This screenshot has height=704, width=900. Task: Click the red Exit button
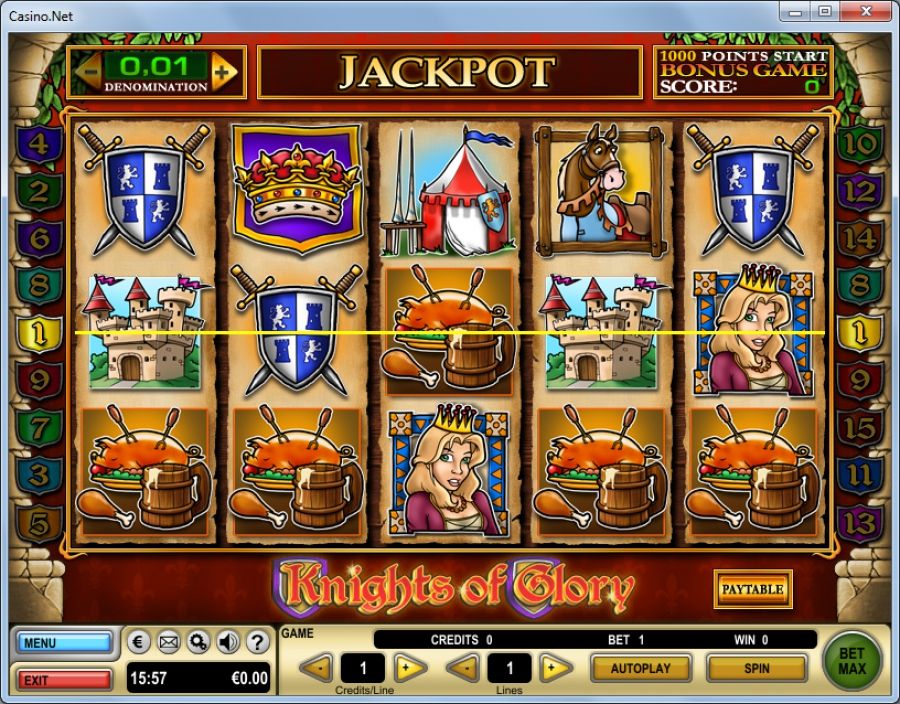[x=64, y=680]
